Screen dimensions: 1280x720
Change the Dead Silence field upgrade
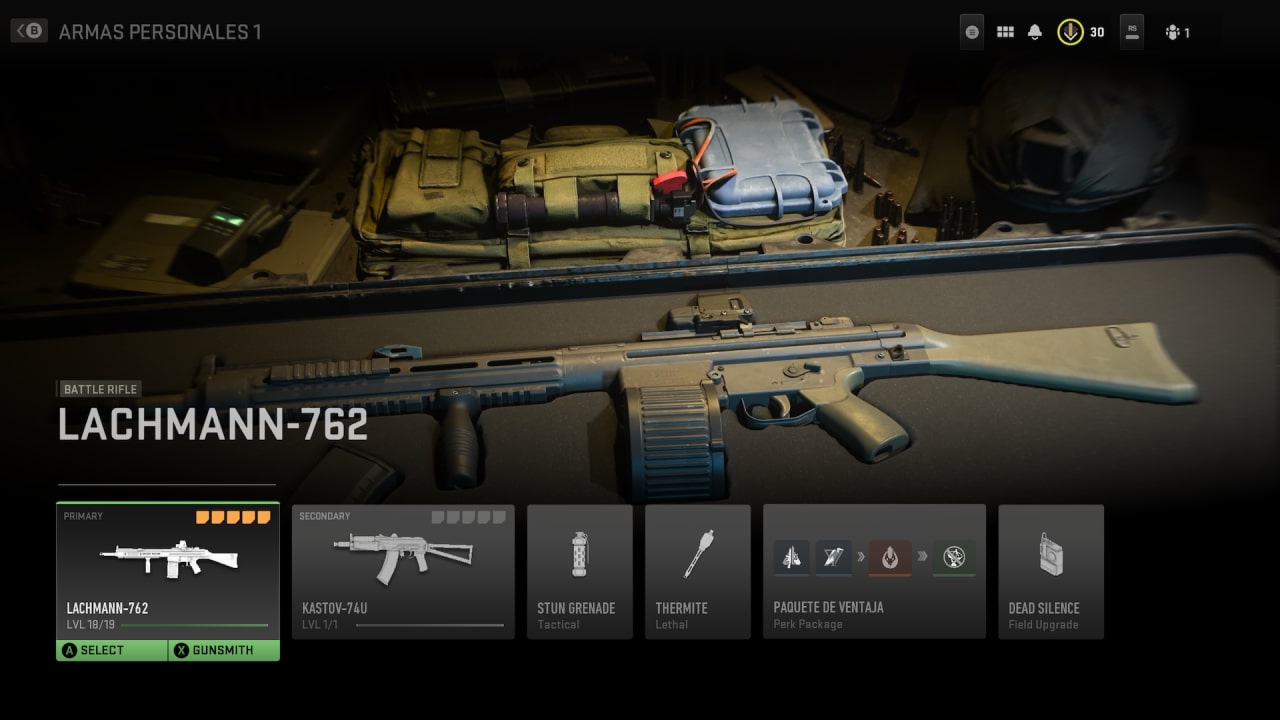(1050, 571)
